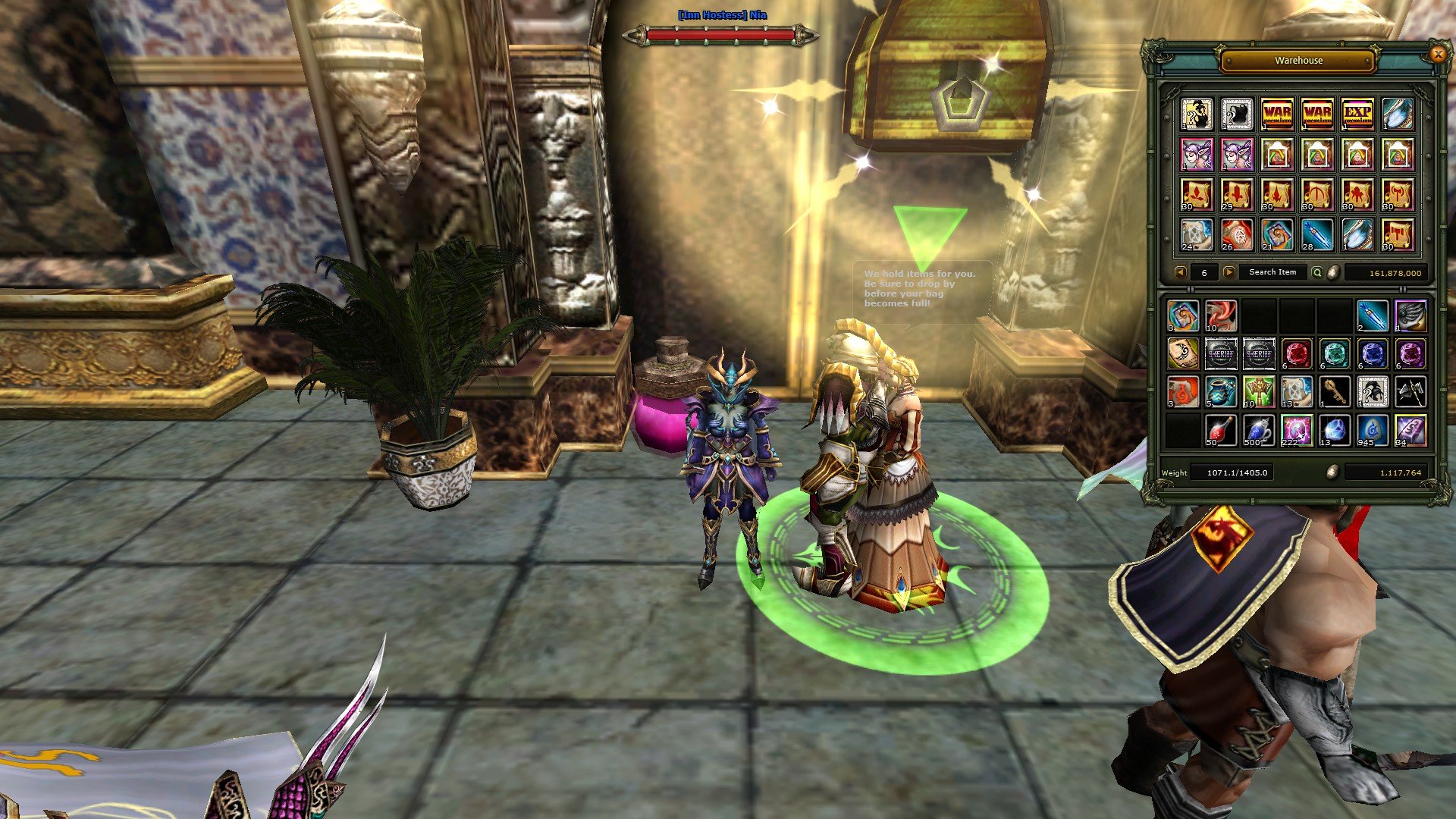
Task: Select the red potion stack of 50
Action: point(1221,430)
